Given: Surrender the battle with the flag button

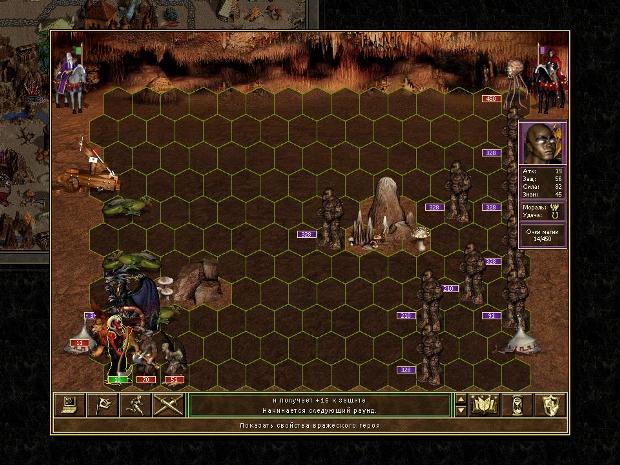Looking at the screenshot, I should pyautogui.click(x=102, y=405).
